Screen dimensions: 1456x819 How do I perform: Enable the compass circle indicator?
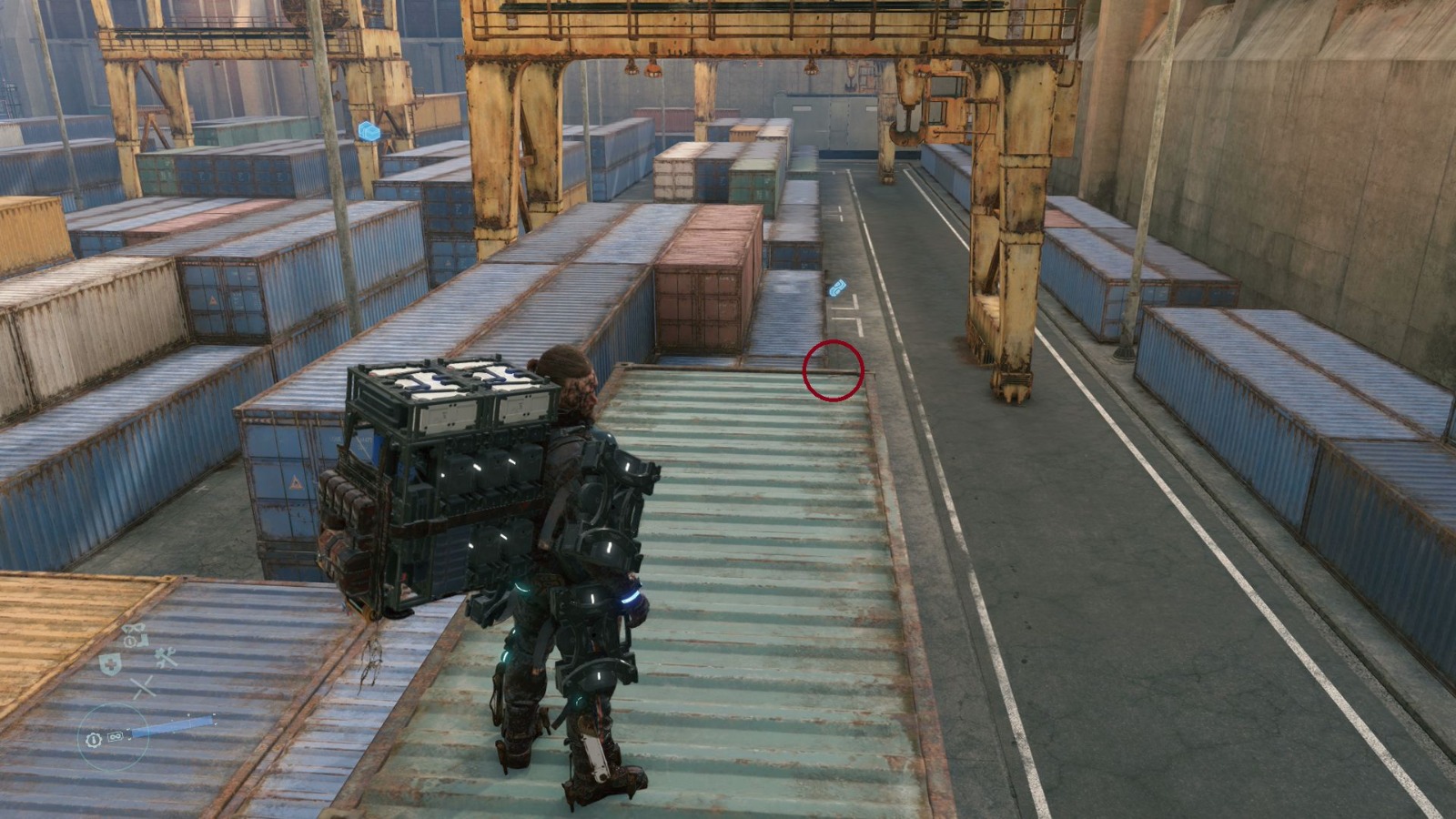(x=114, y=735)
